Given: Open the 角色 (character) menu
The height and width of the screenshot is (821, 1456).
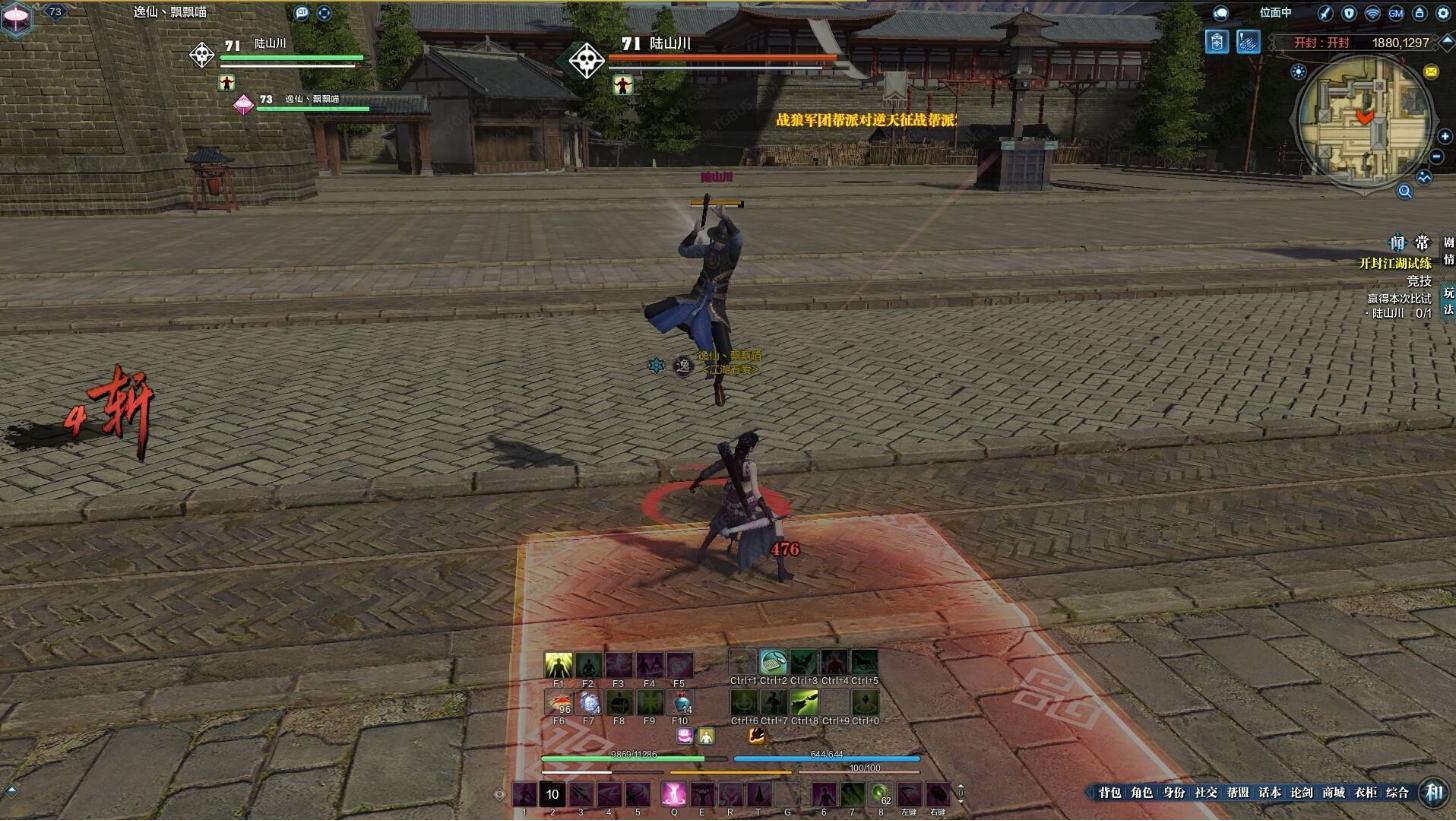Looking at the screenshot, I should pos(1141,793).
